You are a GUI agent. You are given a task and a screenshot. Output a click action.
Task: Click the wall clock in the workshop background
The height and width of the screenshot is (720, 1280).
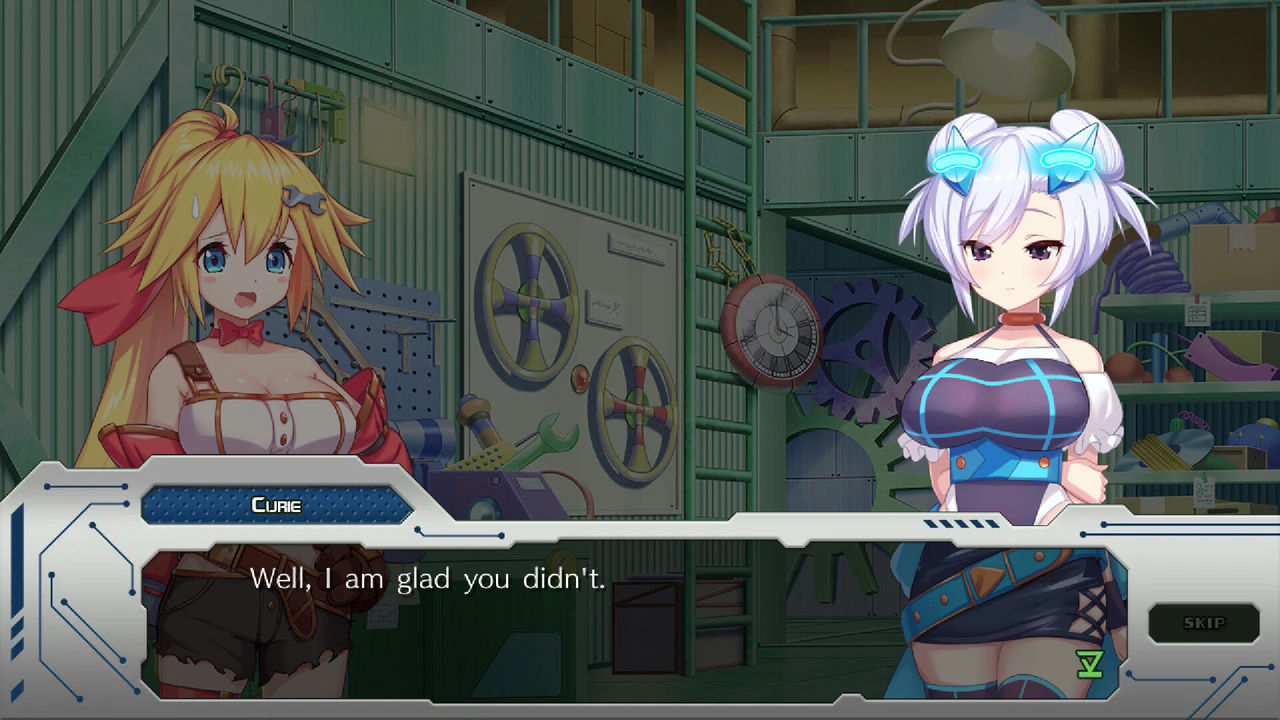[770, 330]
